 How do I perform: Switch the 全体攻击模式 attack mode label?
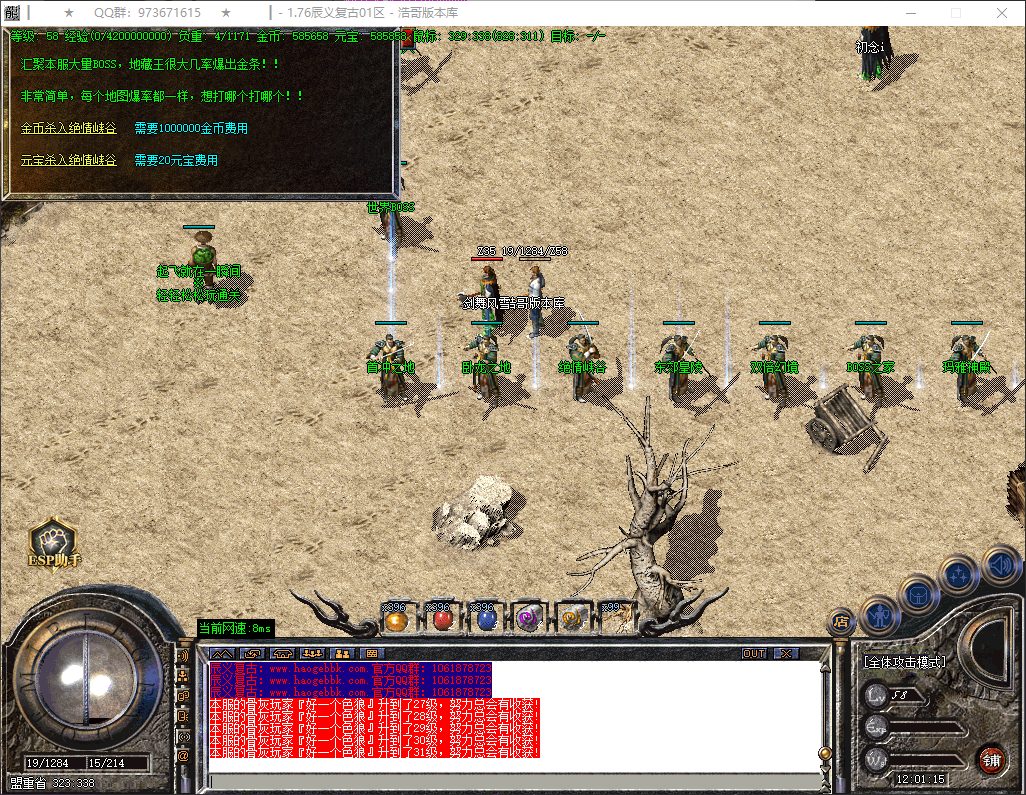pos(904,662)
